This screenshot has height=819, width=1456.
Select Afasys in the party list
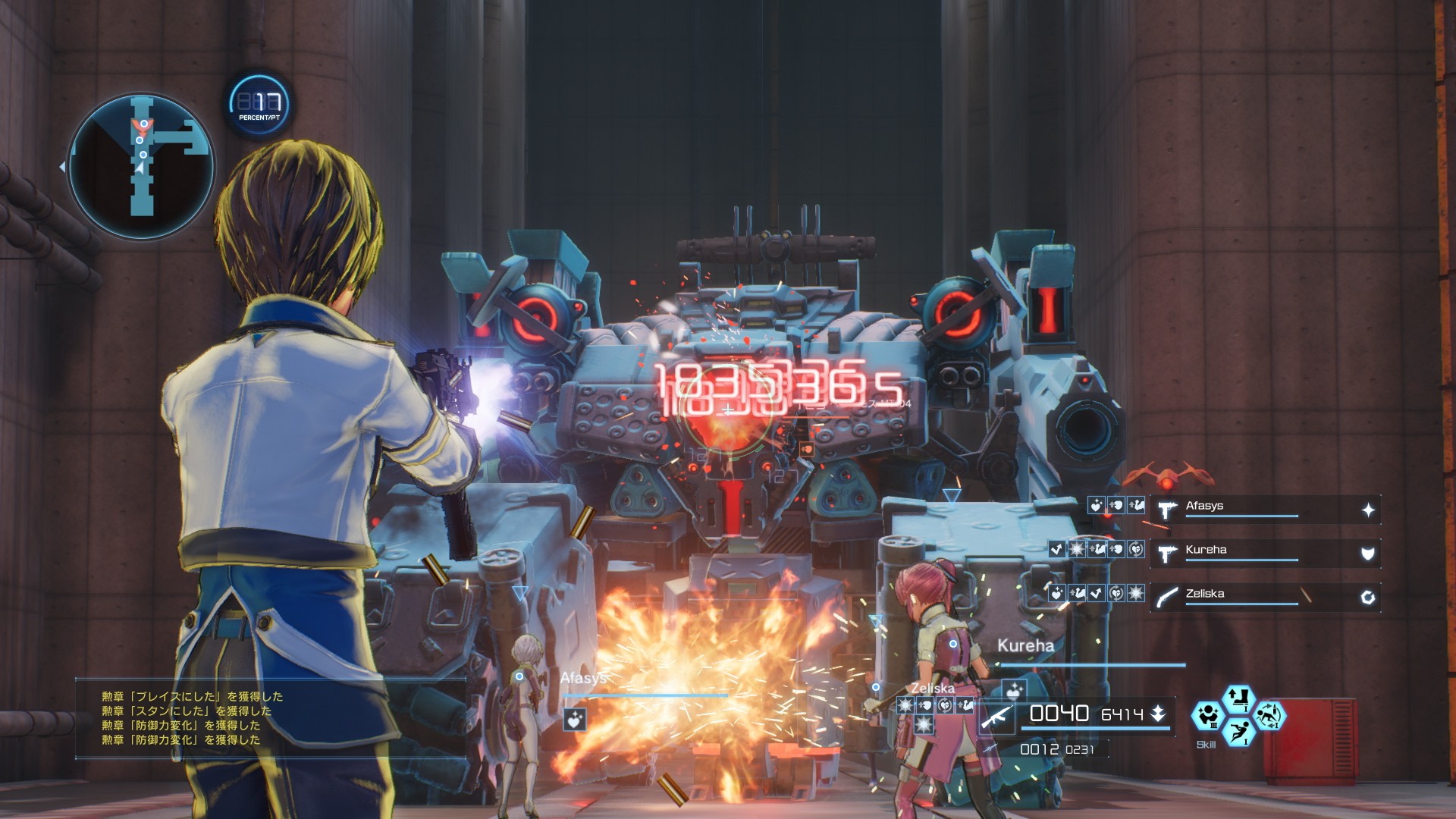(x=1242, y=507)
